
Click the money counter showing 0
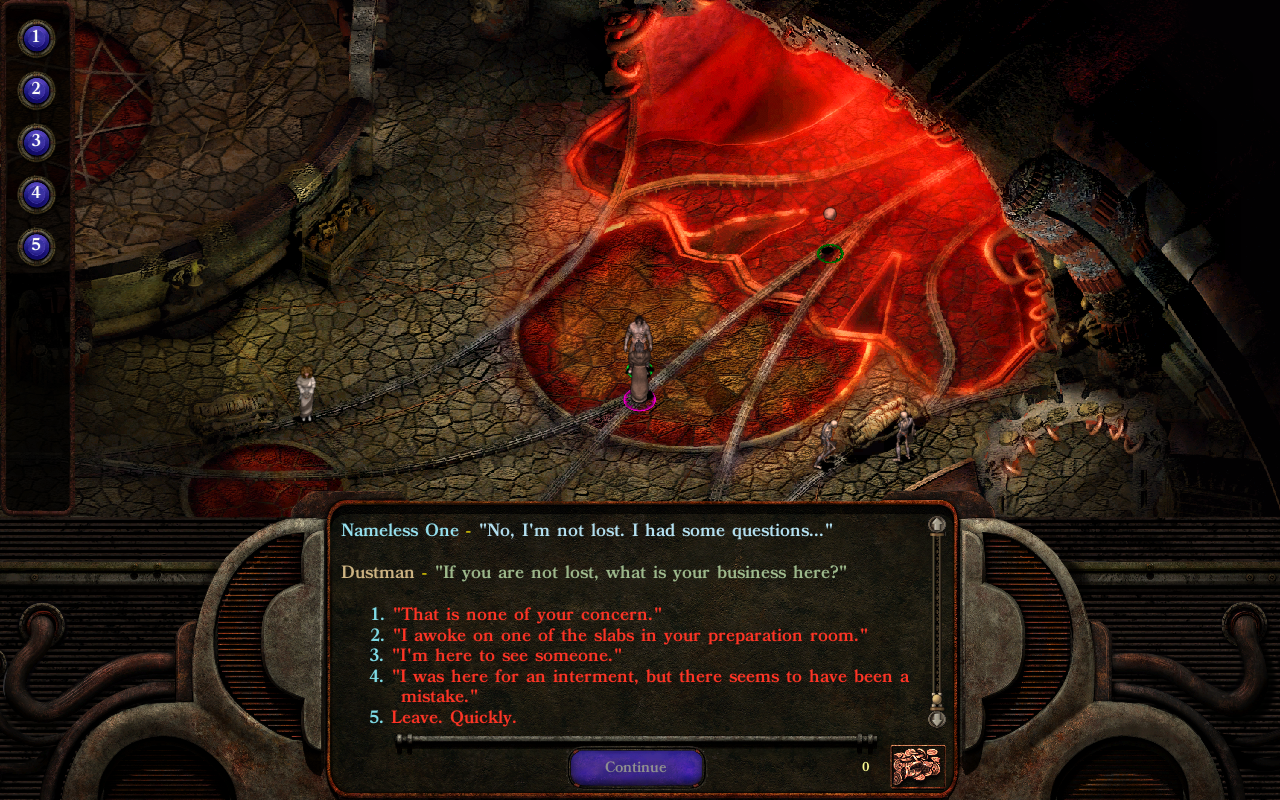864,766
